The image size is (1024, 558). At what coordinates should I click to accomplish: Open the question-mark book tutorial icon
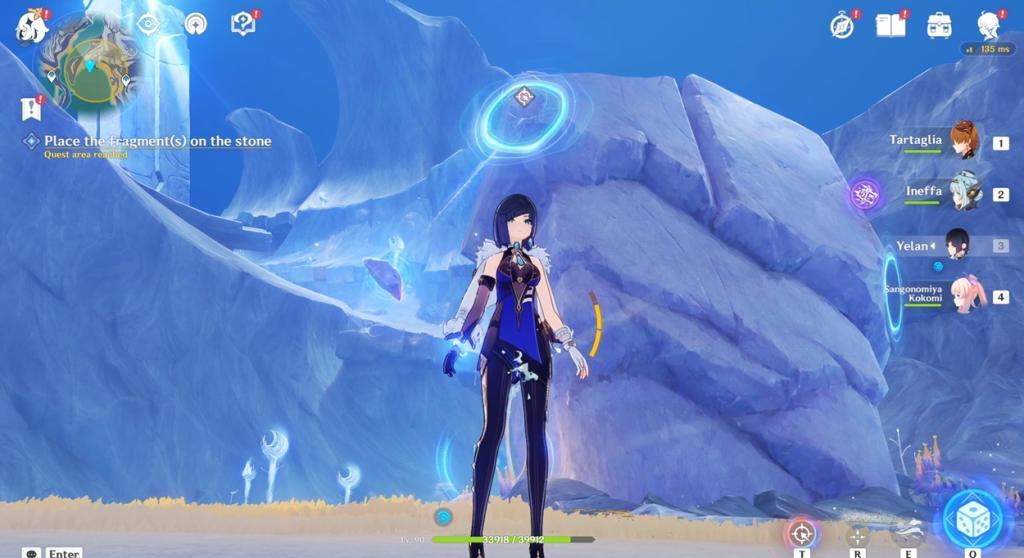[x=242, y=23]
